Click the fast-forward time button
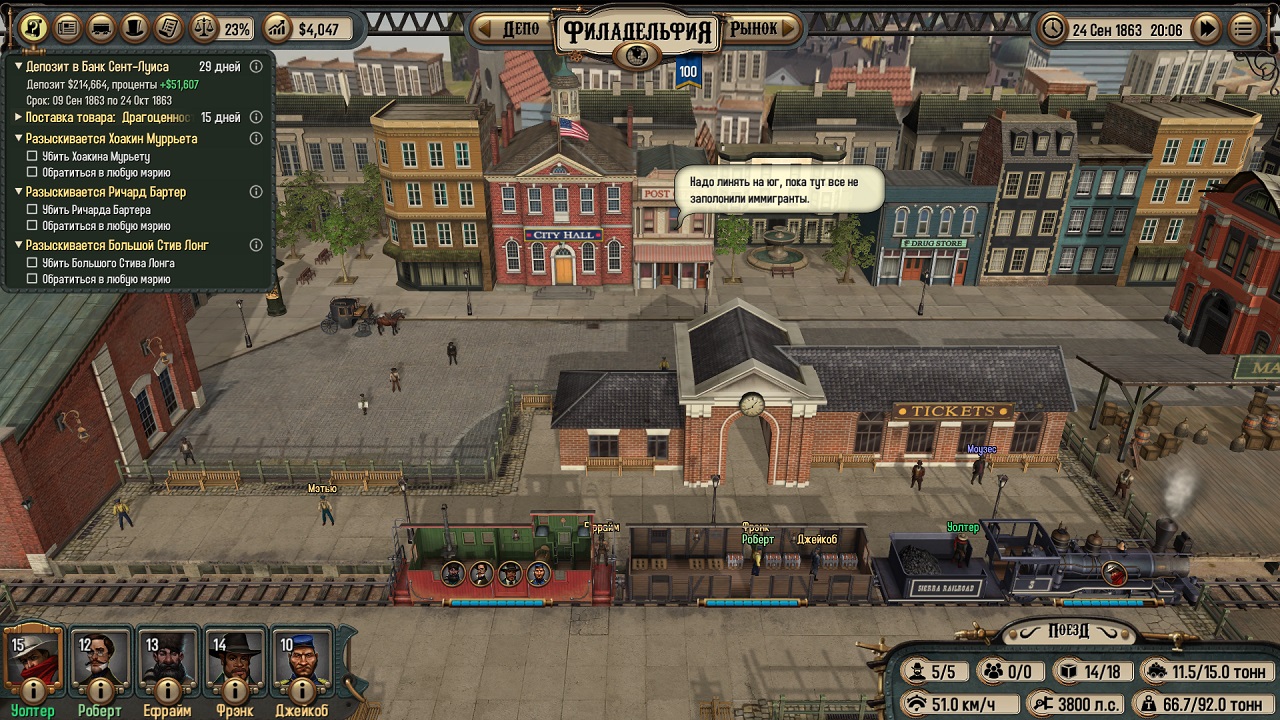The width and height of the screenshot is (1280, 720). pos(1207,29)
